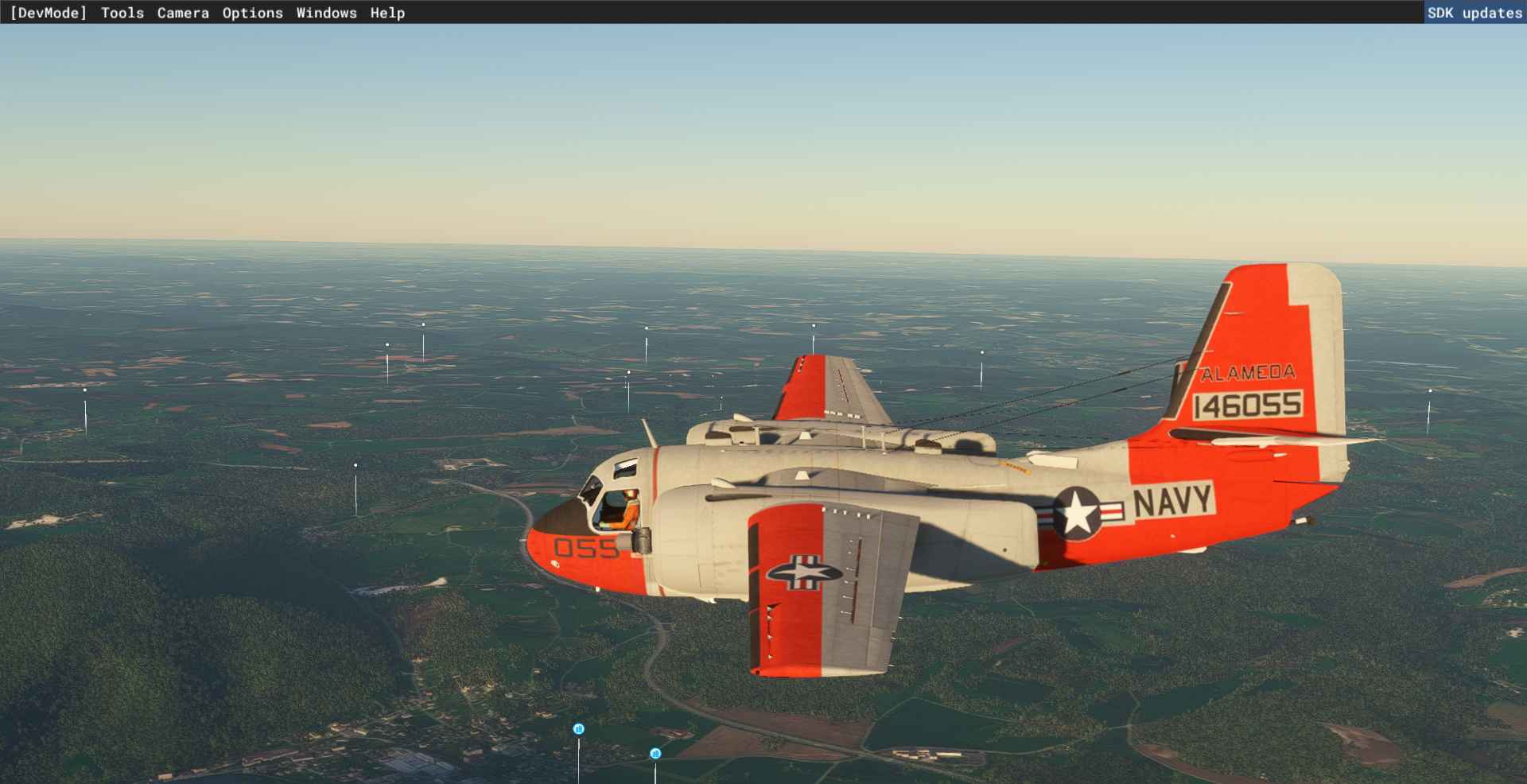This screenshot has height=784, width=1527.
Task: Open the Windows menu
Action: (326, 13)
